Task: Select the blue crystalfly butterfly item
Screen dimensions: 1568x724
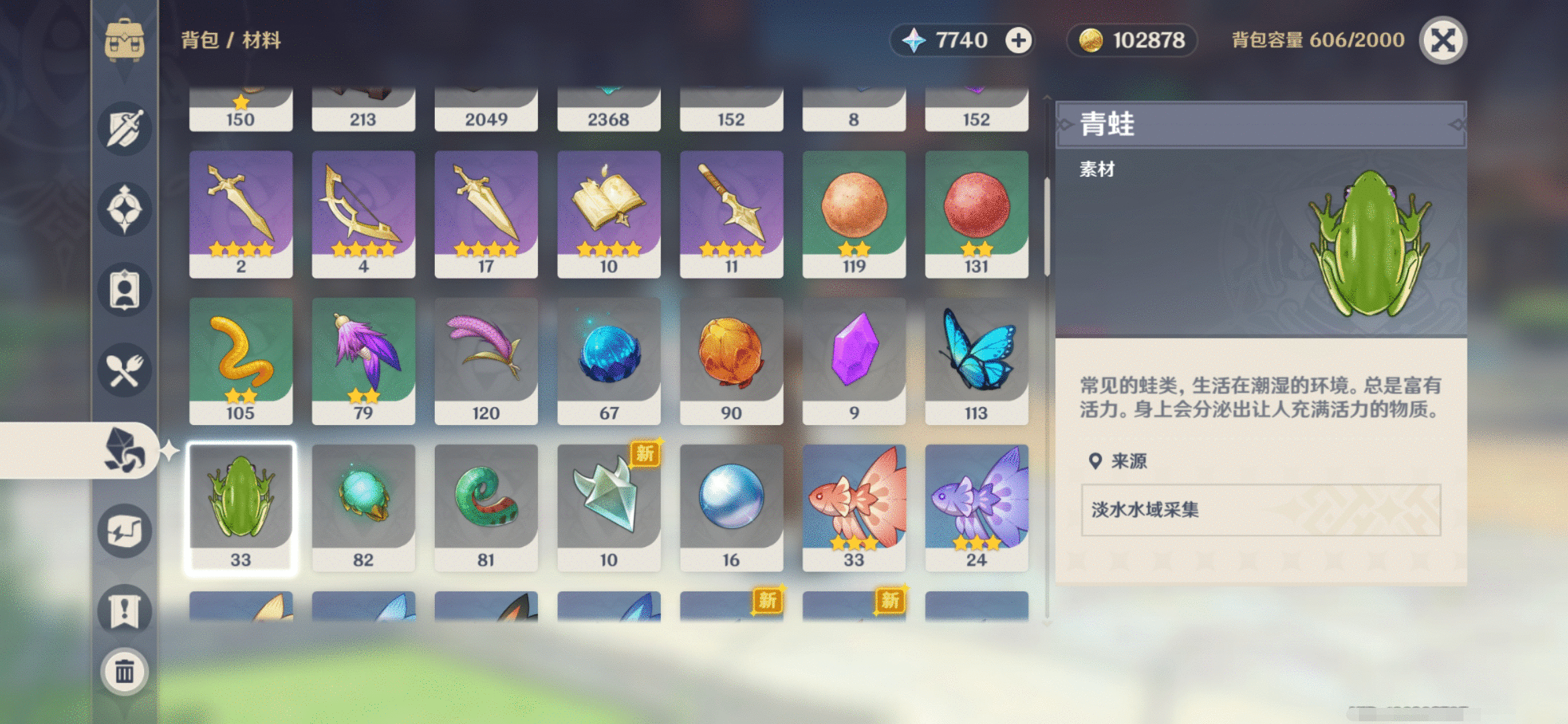Action: [976, 362]
